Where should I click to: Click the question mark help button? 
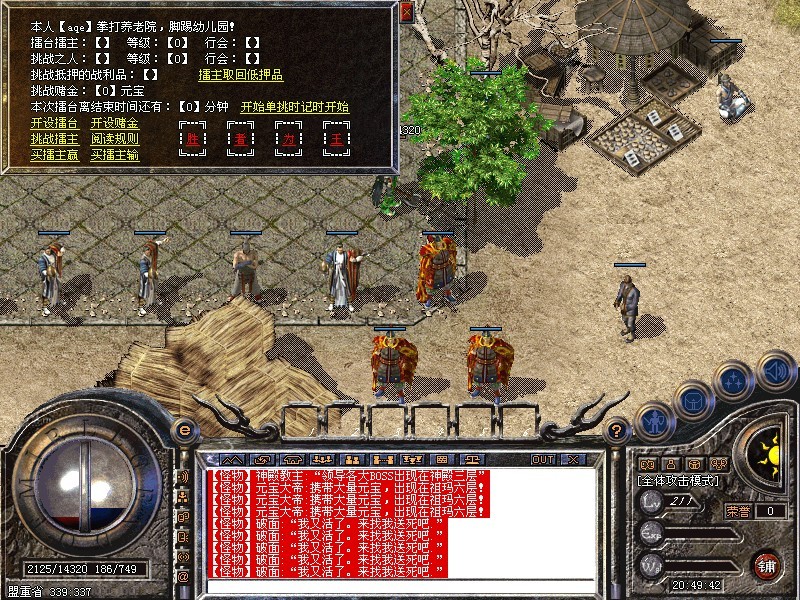(617, 431)
